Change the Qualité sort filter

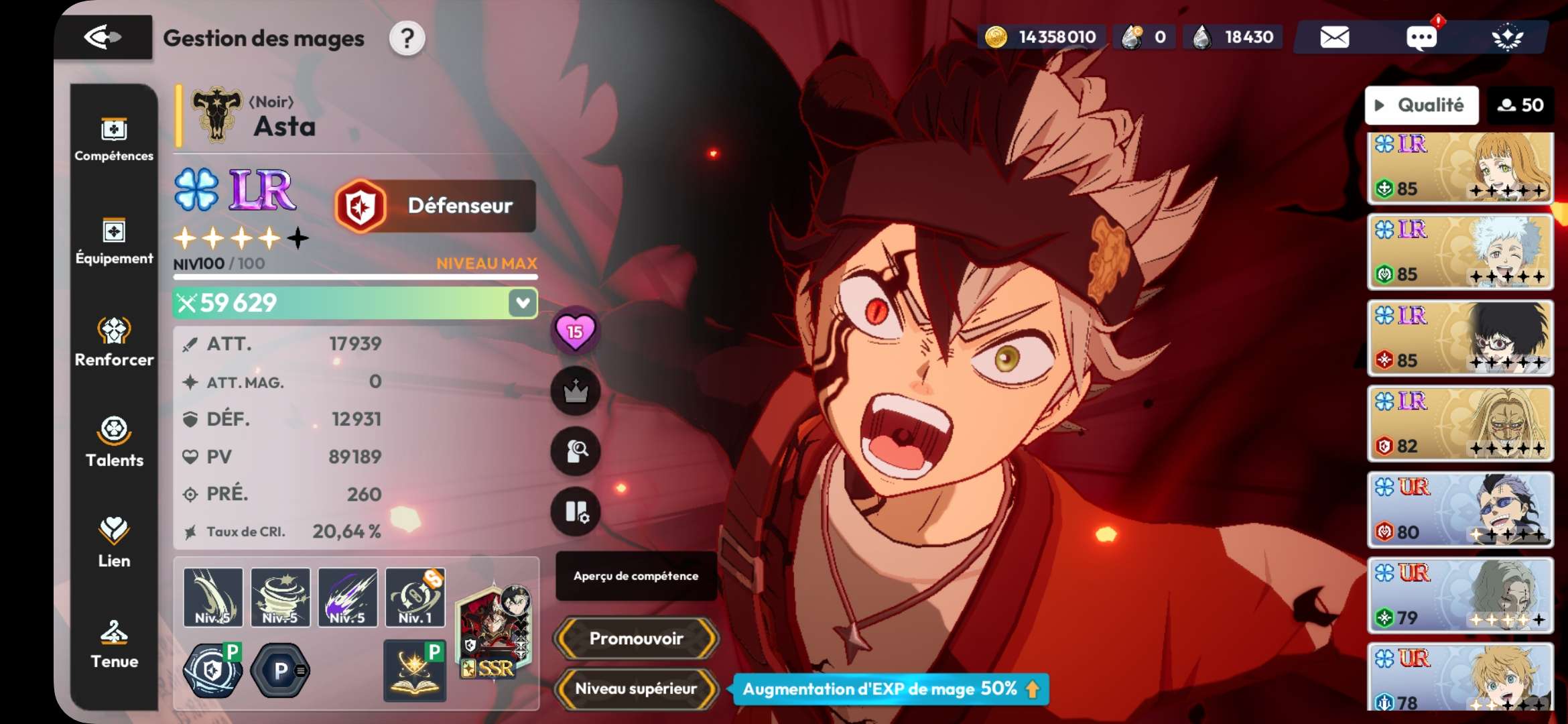coord(1421,105)
